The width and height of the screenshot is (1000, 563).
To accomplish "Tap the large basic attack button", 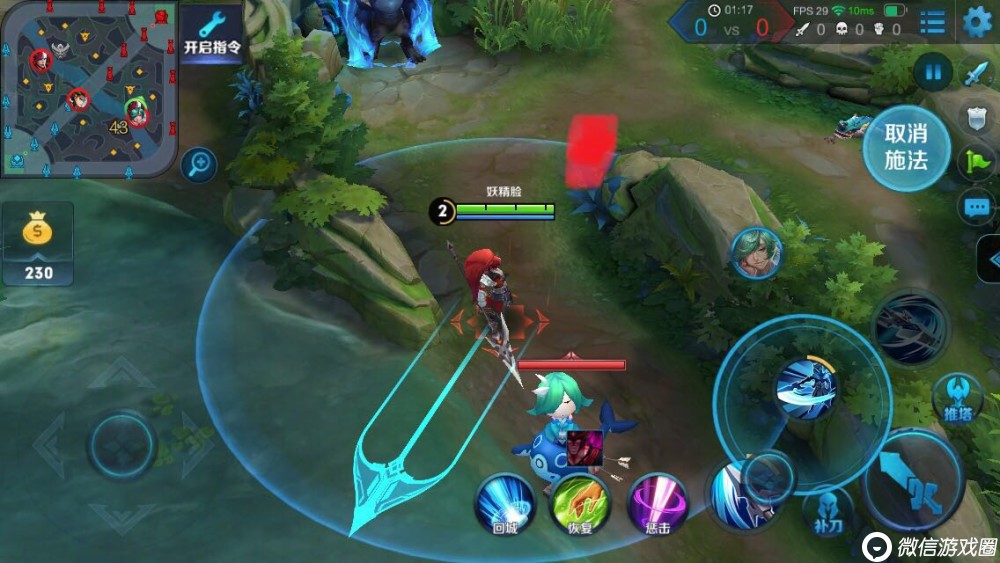I will point(913,483).
